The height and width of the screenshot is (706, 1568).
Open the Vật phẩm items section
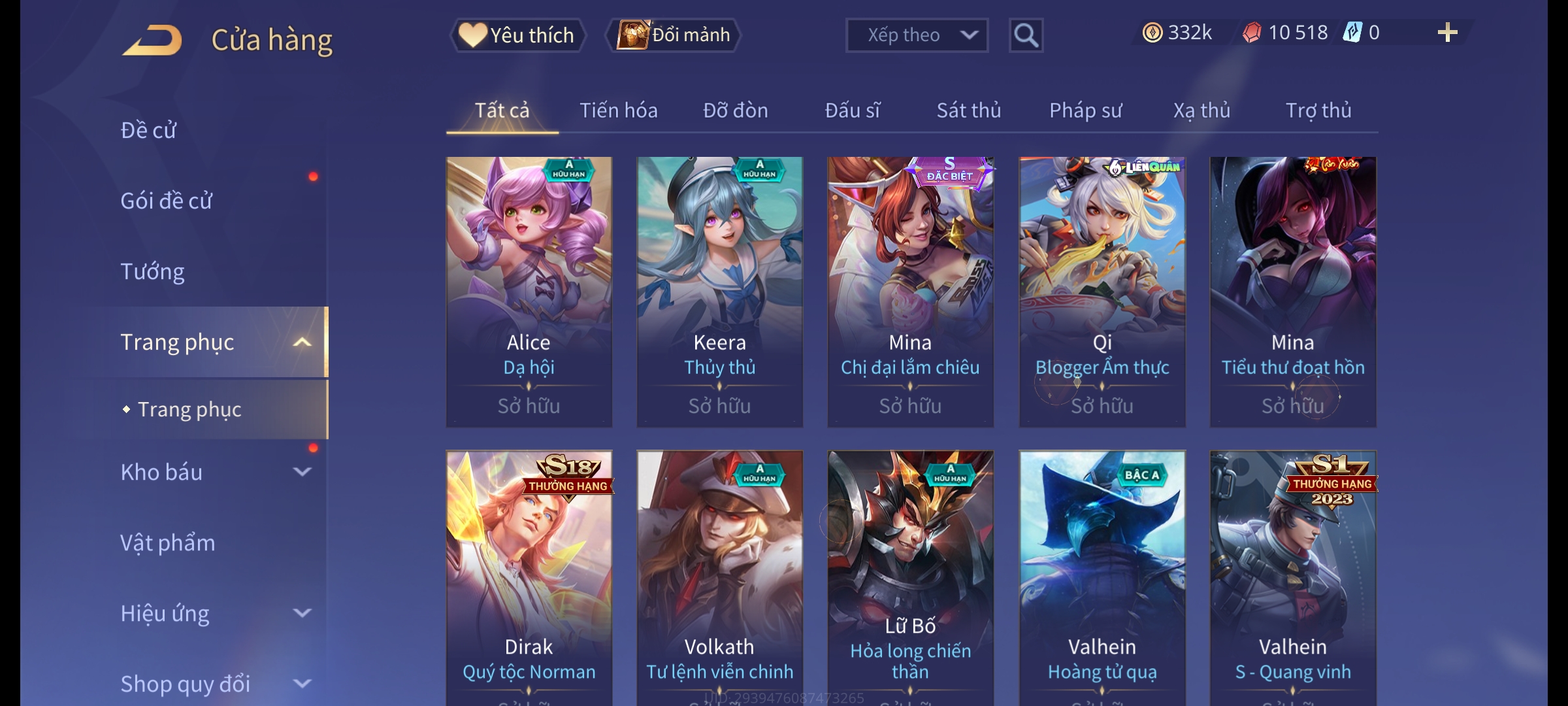pos(167,543)
